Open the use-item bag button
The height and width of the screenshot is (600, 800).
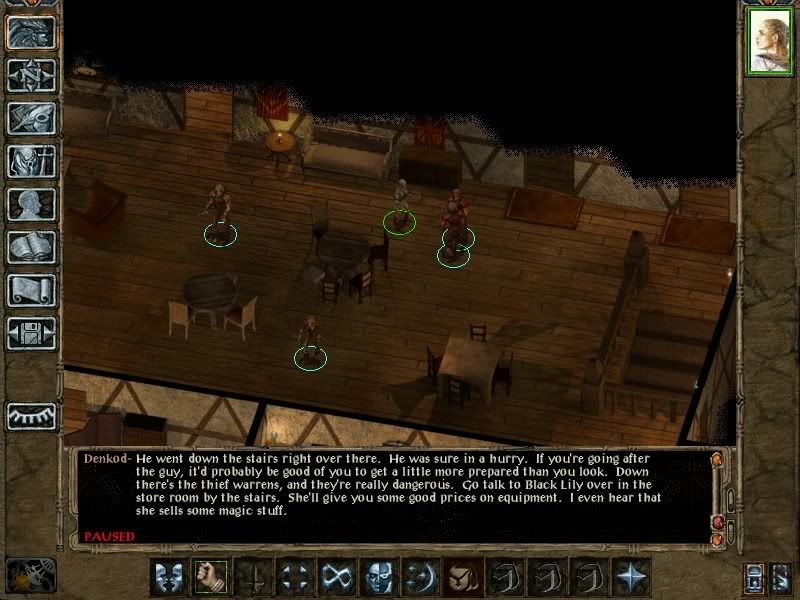(x=463, y=577)
